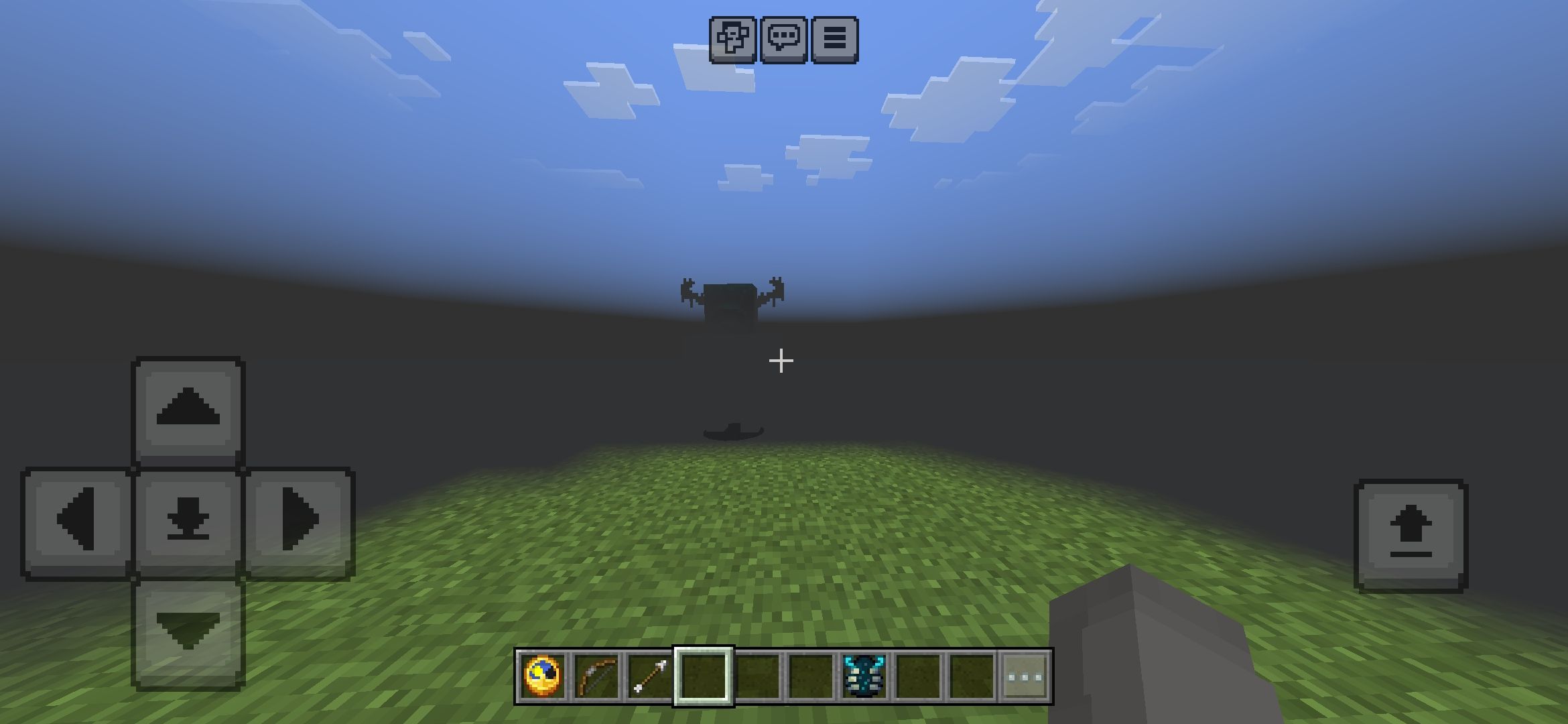Image resolution: width=1568 pixels, height=724 pixels.
Task: Select the arrow hotbar slot
Action: tap(650, 676)
